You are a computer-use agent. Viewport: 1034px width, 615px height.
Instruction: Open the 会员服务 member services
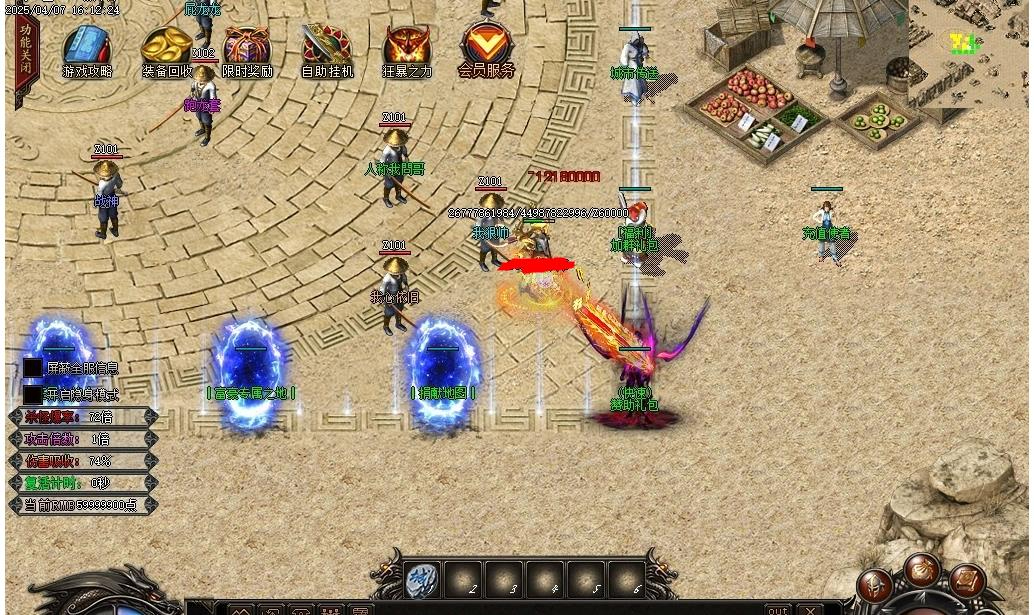pos(487,48)
